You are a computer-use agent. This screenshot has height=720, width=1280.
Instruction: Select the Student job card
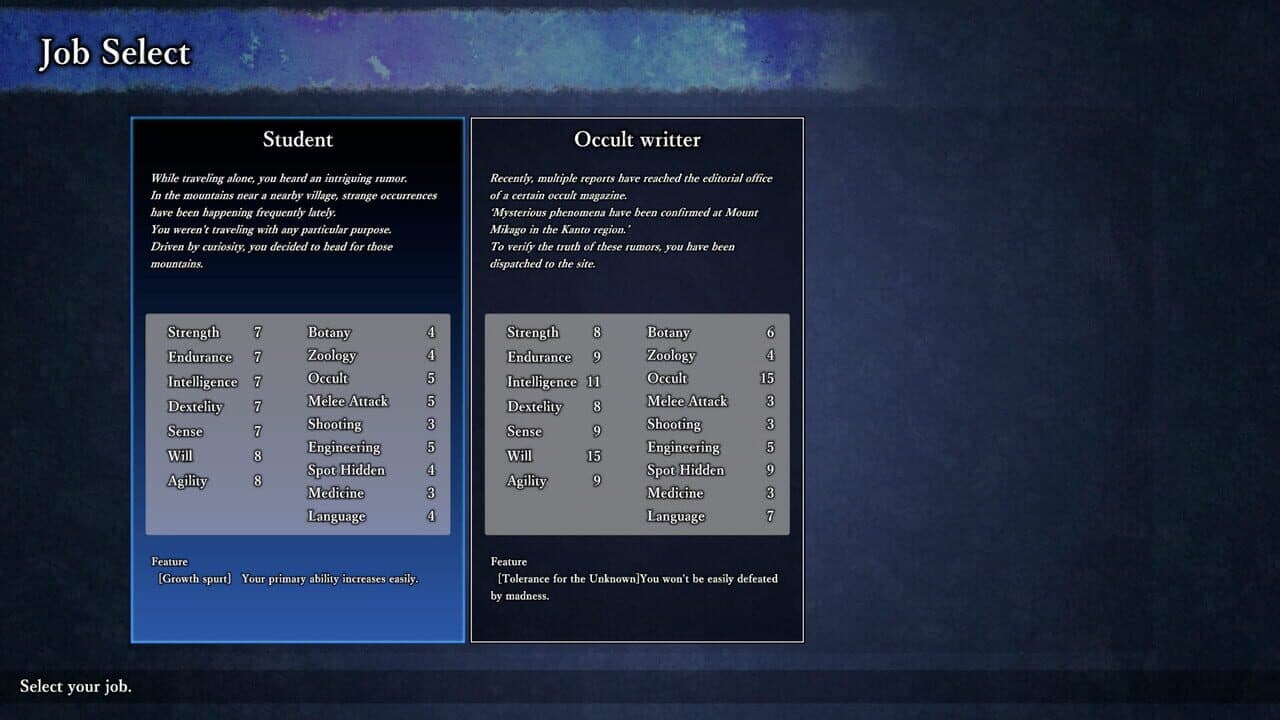click(x=297, y=380)
